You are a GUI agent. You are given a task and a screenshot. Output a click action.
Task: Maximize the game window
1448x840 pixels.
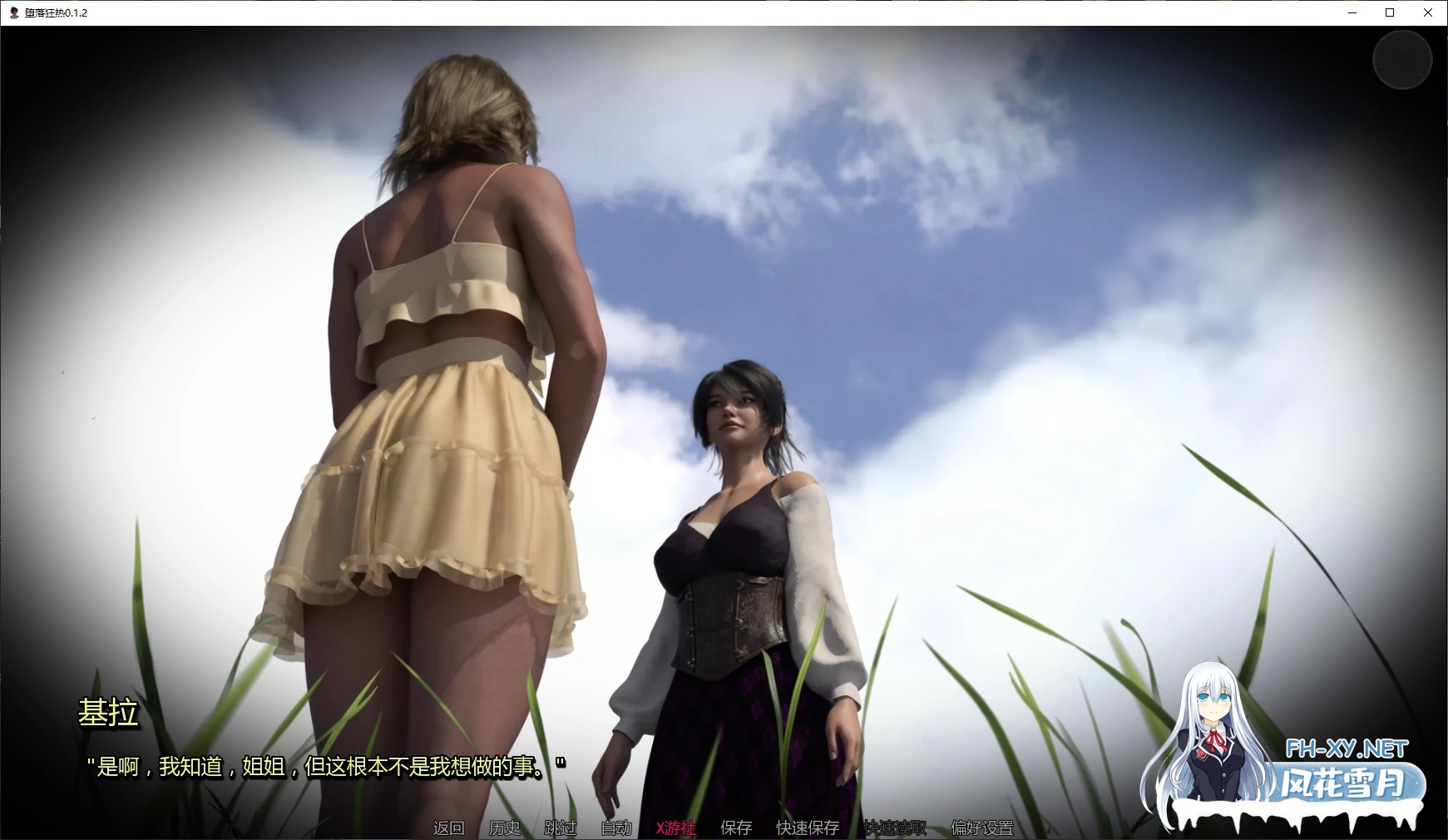(1389, 12)
